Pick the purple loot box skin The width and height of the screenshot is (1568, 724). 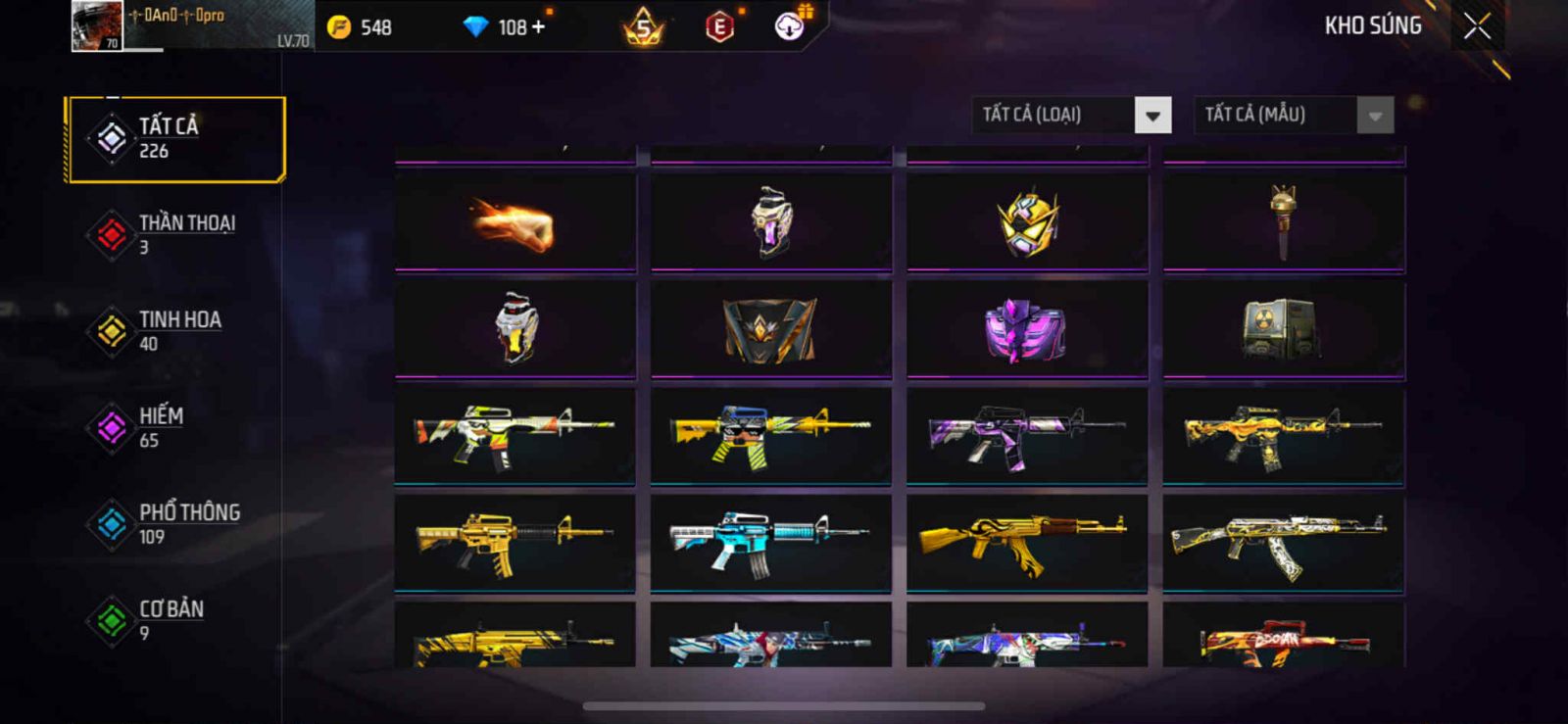(1027, 330)
